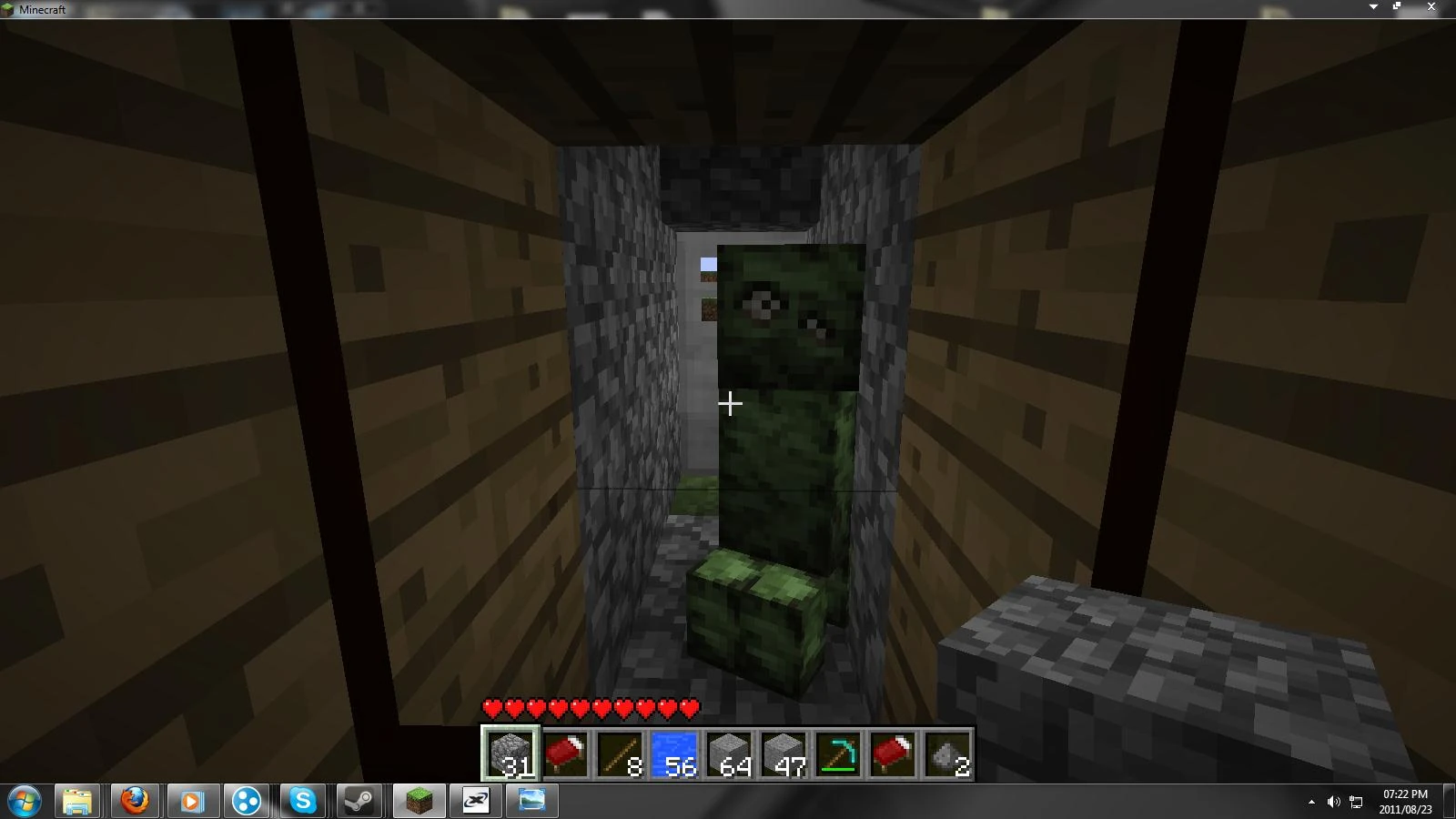Open Windows Media Player from the taskbar
Image resolution: width=1456 pixels, height=819 pixels.
tap(190, 802)
